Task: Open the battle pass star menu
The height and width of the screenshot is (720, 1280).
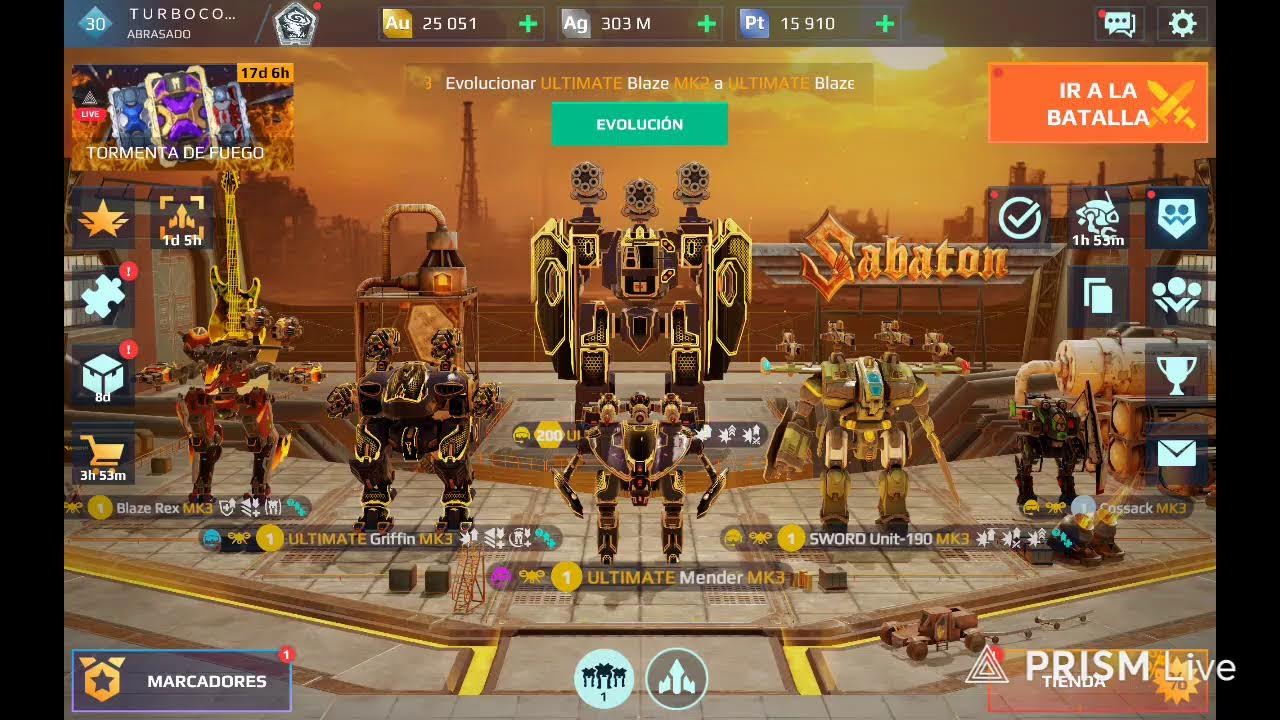Action: click(103, 218)
